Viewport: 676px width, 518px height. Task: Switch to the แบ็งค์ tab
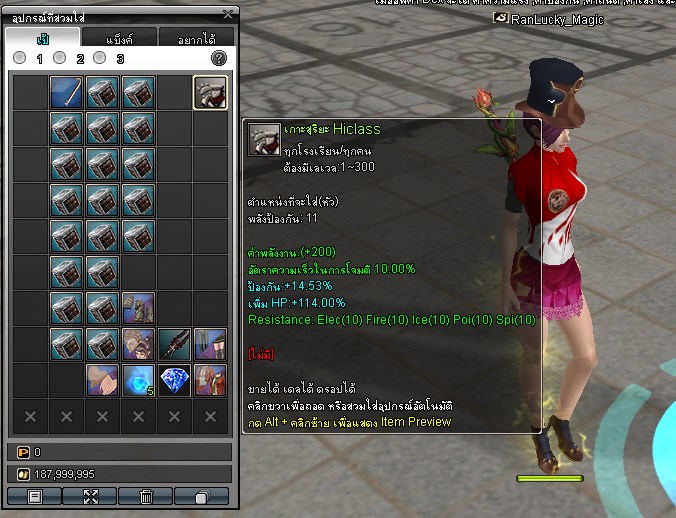click(119, 38)
